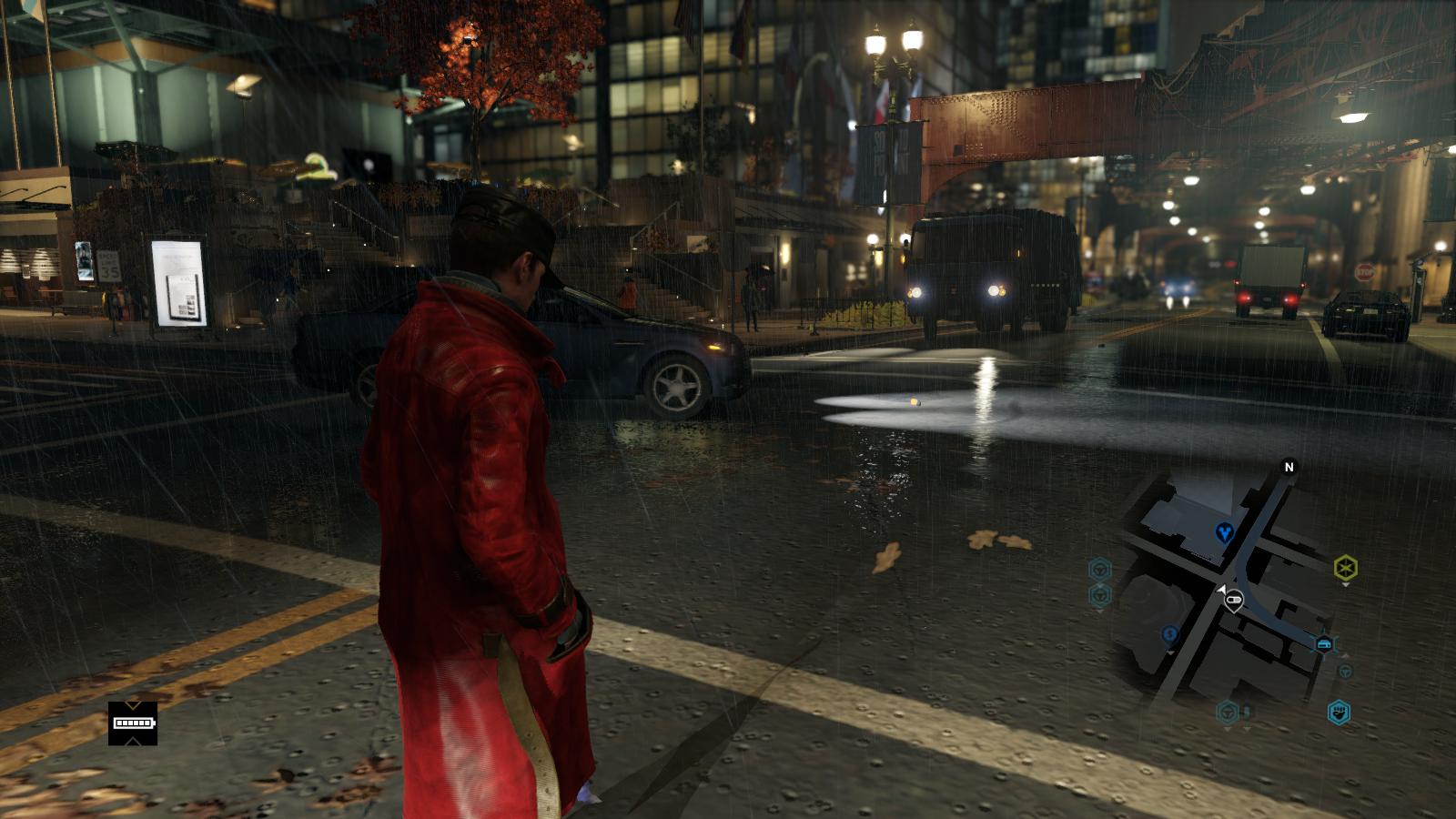Click the blue hideout marker on the minimap

click(1224, 533)
